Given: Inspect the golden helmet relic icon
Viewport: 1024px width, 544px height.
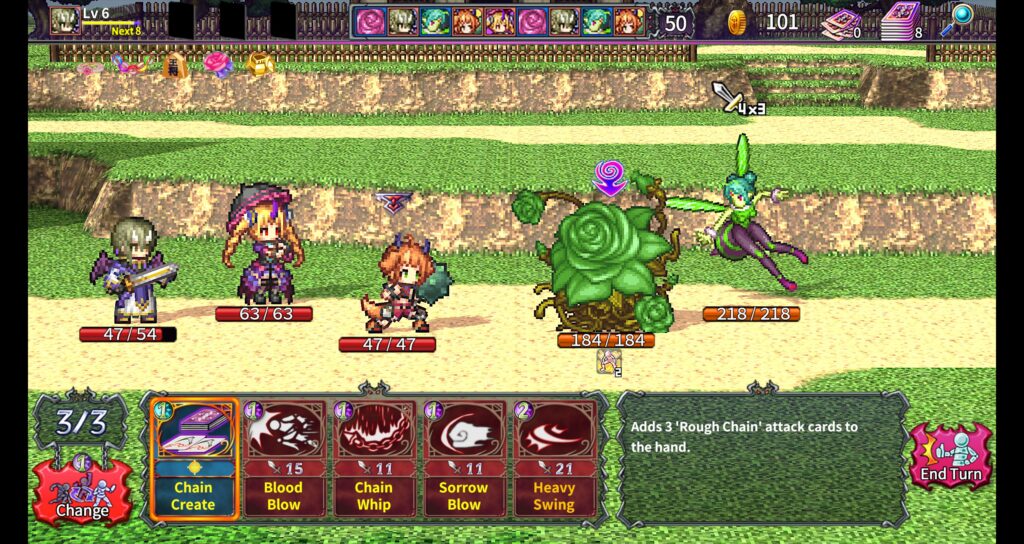Looking at the screenshot, I should tap(260, 64).
